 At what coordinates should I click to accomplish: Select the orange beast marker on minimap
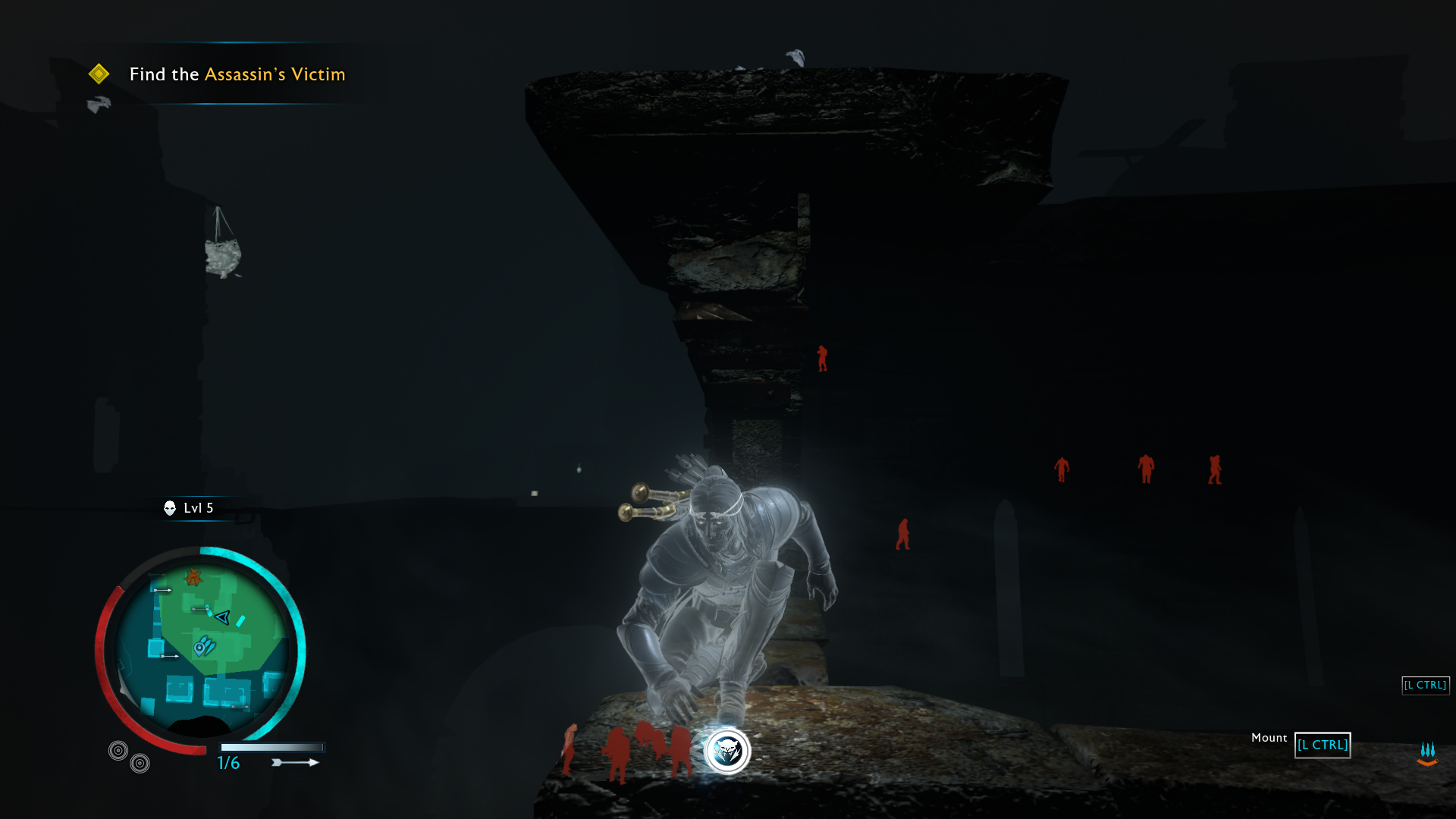click(193, 578)
